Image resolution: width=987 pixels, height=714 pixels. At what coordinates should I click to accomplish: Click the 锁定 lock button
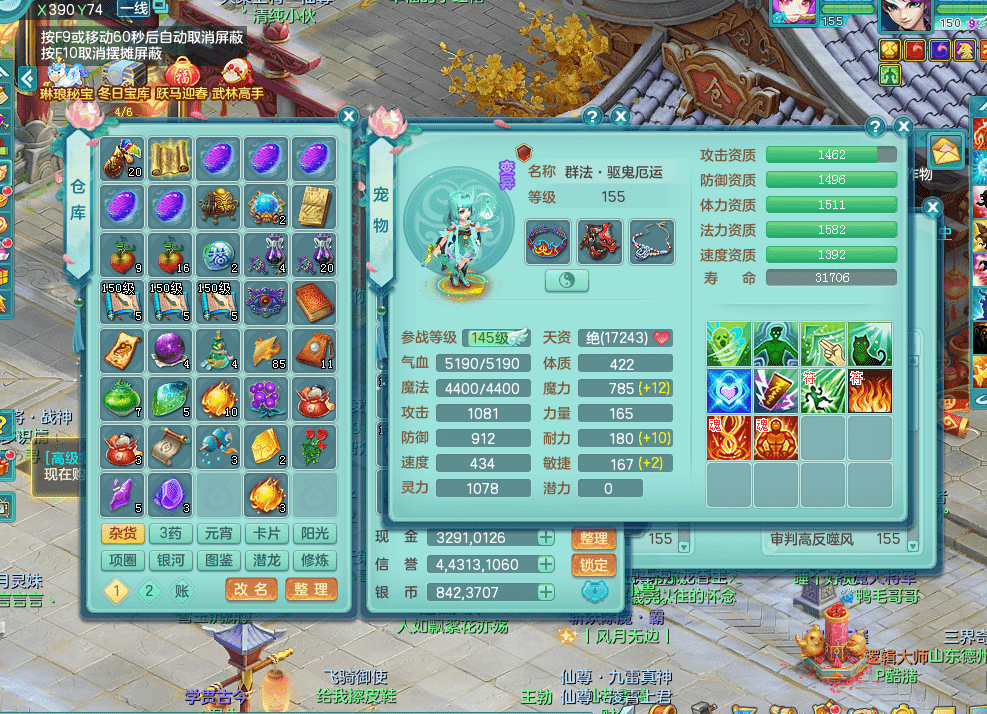(x=594, y=565)
